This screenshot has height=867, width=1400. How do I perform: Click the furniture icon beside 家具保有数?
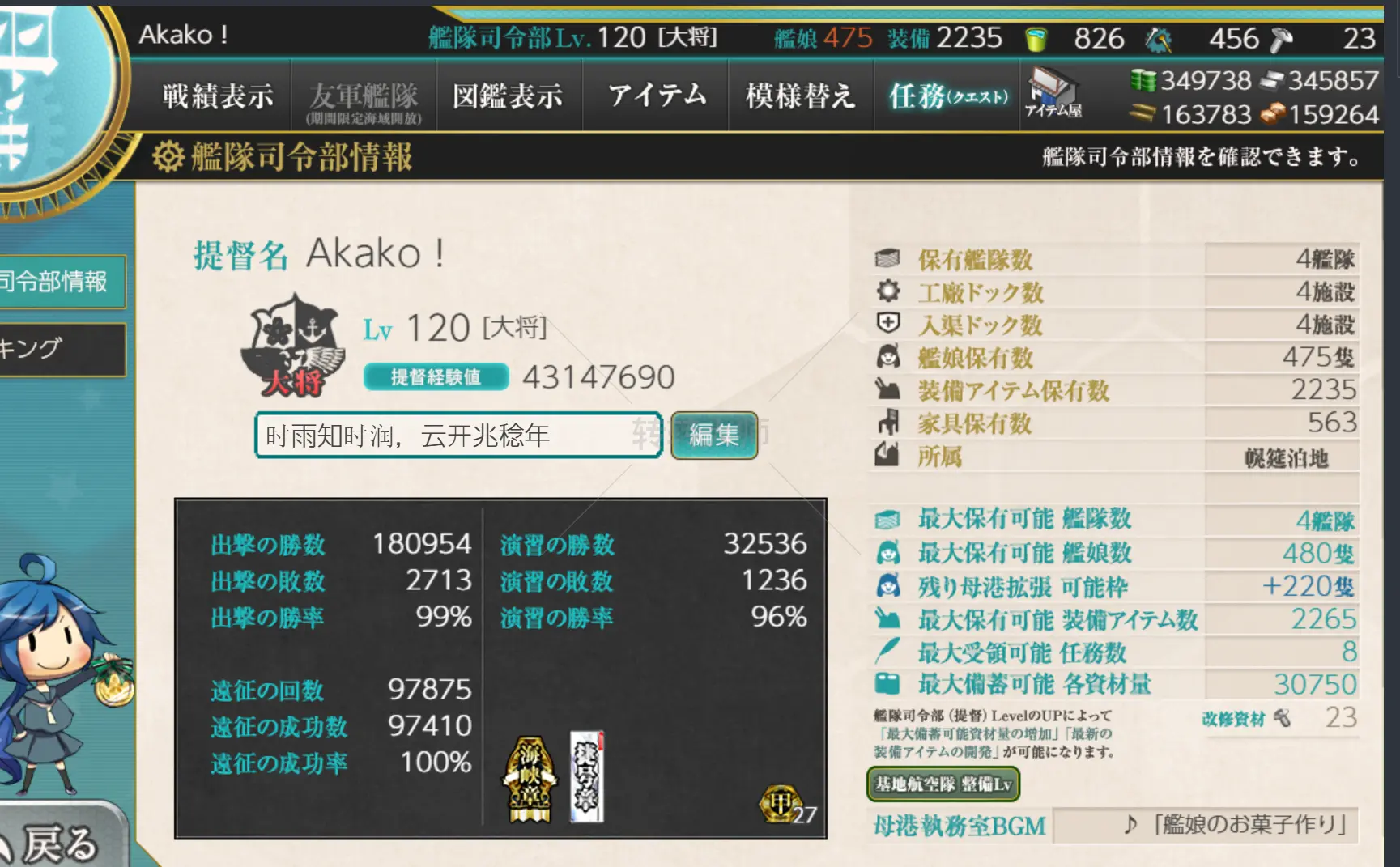(887, 423)
